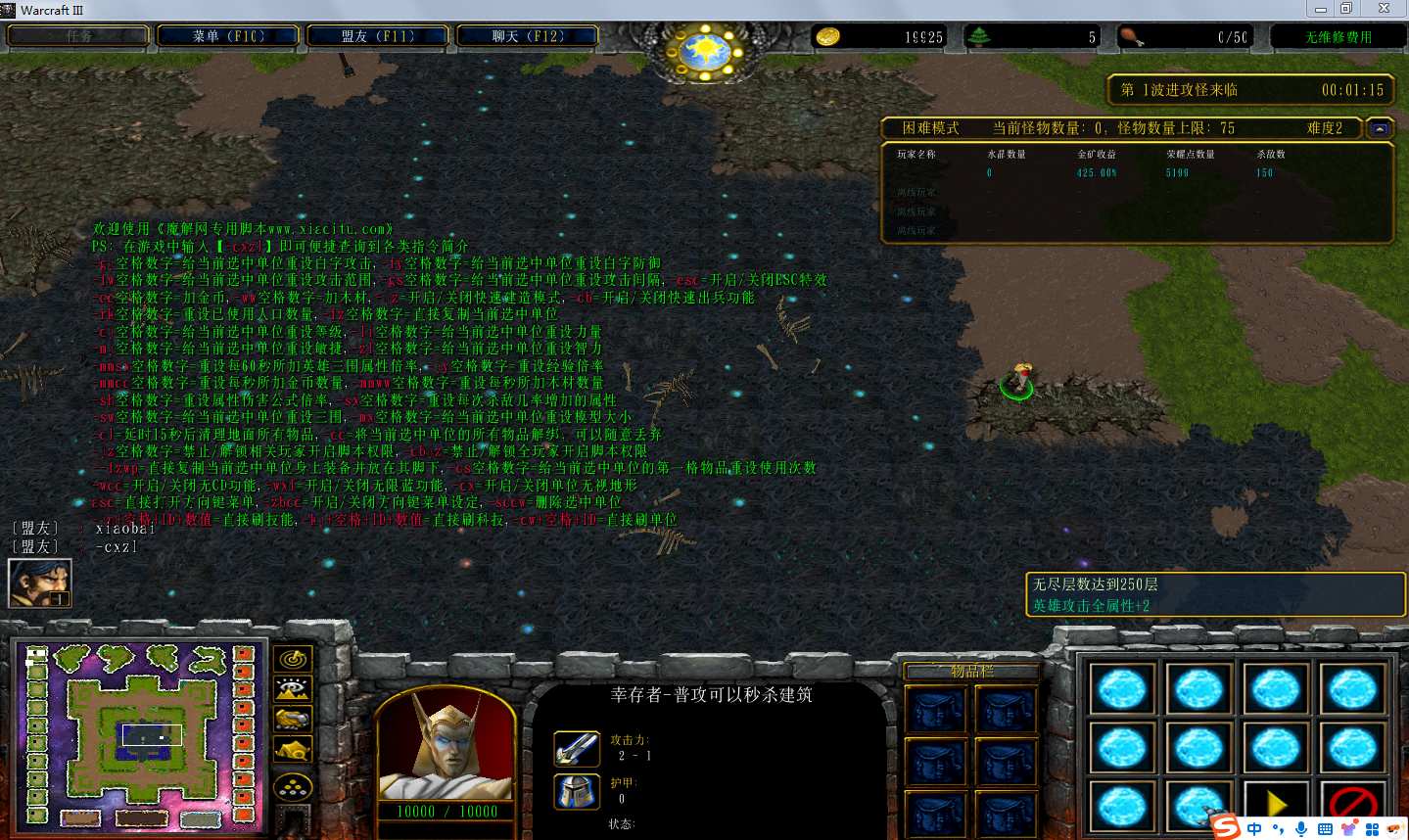Image resolution: width=1409 pixels, height=840 pixels.
Task: Click the helmet armor icon
Action: [577, 791]
